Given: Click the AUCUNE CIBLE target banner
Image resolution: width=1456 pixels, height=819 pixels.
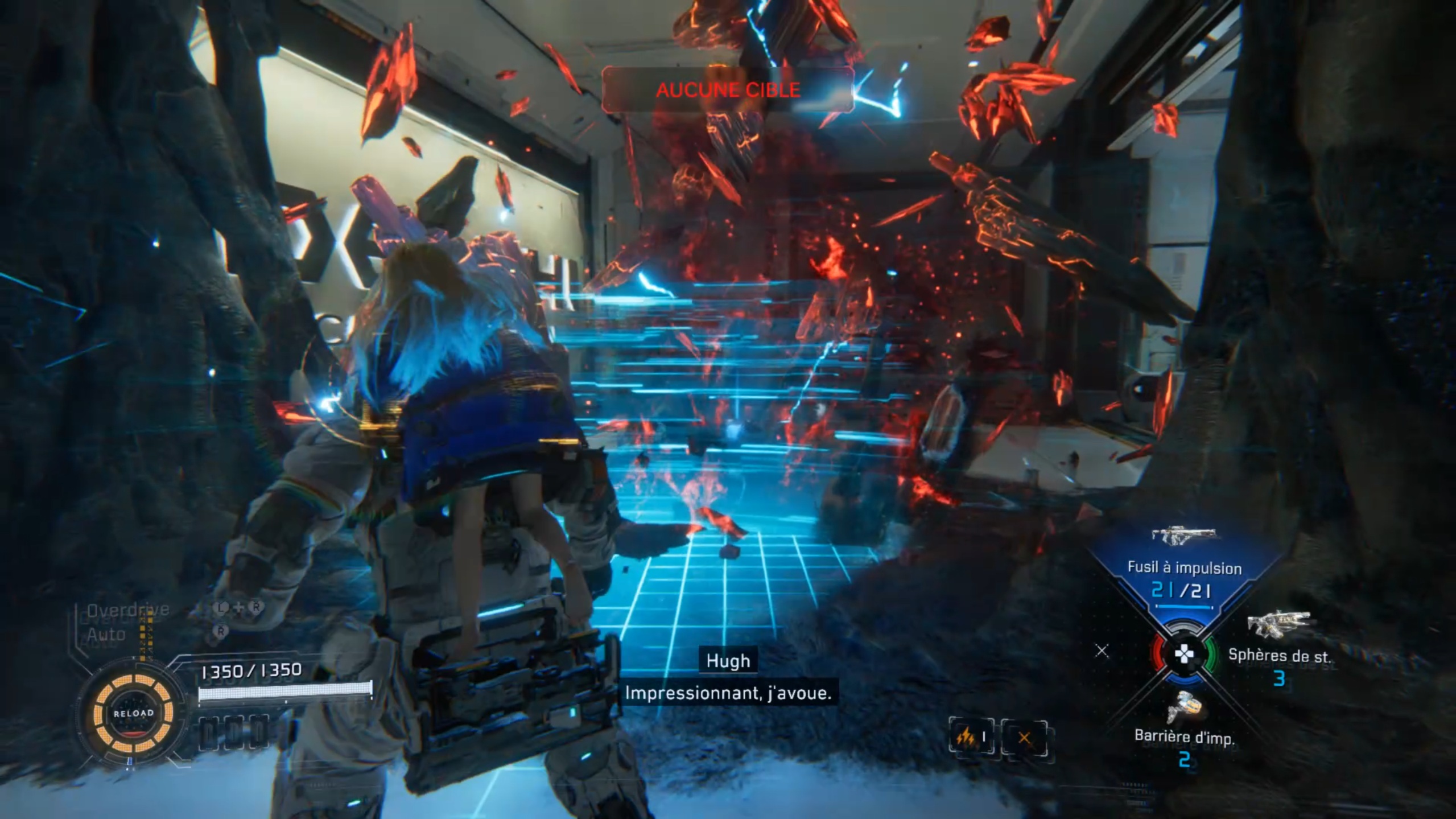Looking at the screenshot, I should coord(728,90).
